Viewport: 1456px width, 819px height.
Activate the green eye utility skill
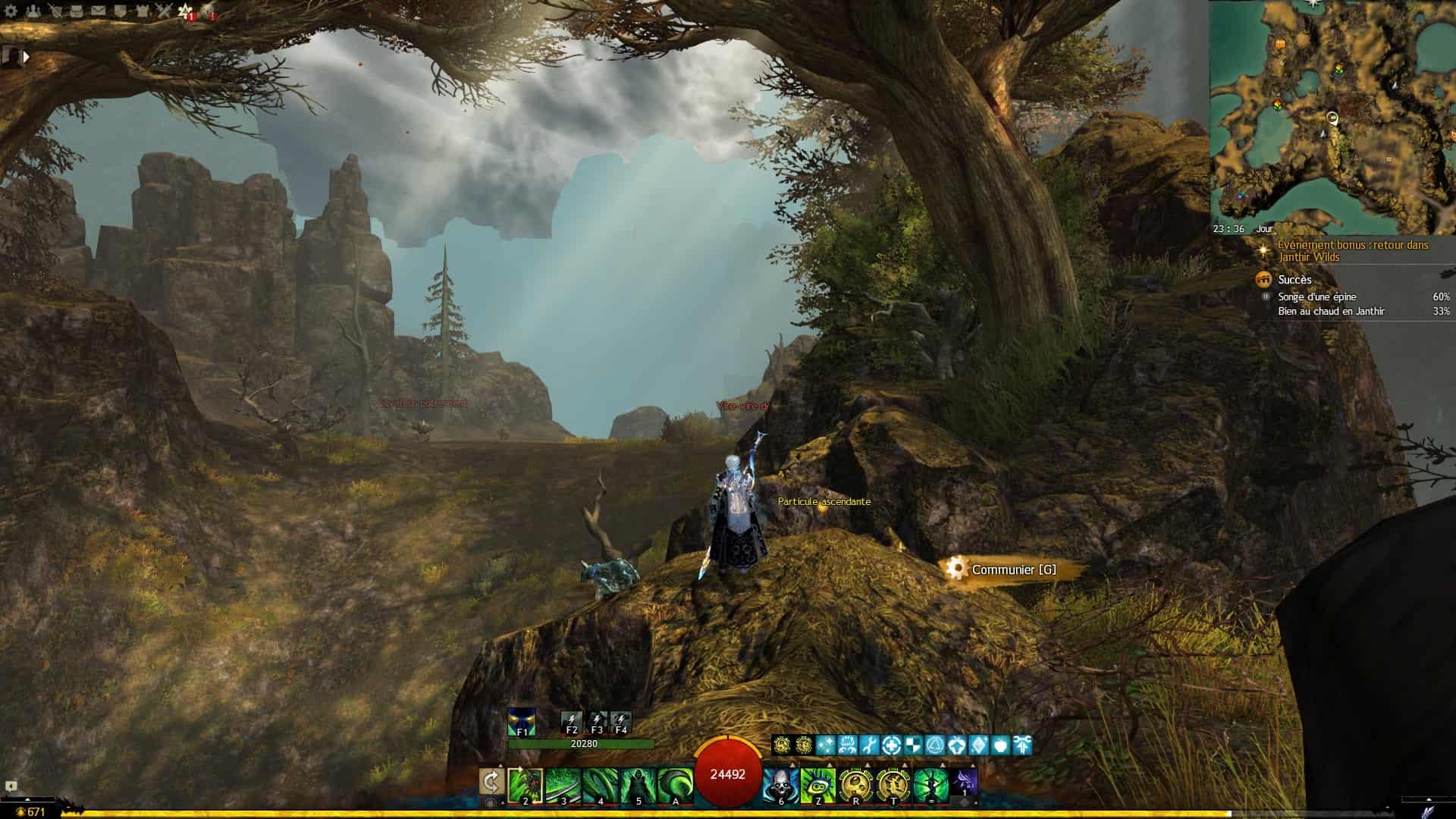(x=817, y=785)
